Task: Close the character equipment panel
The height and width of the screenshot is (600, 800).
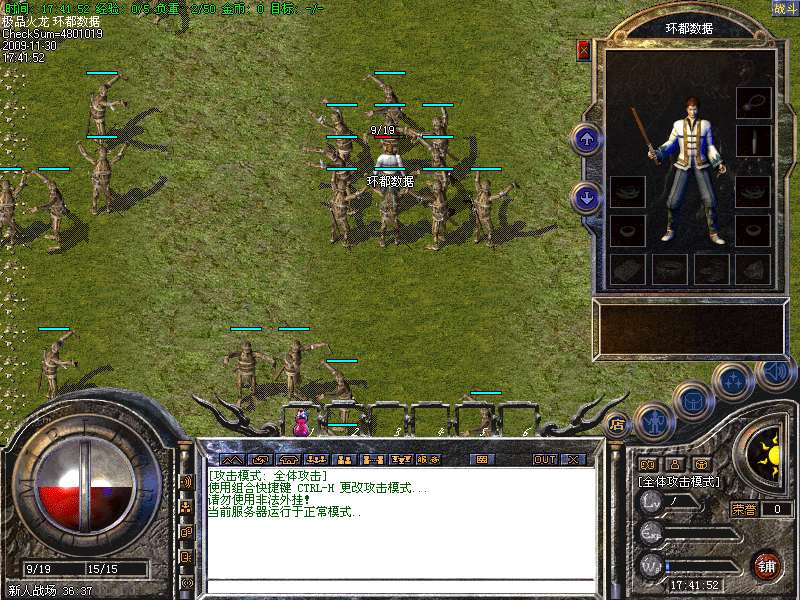Action: [584, 50]
